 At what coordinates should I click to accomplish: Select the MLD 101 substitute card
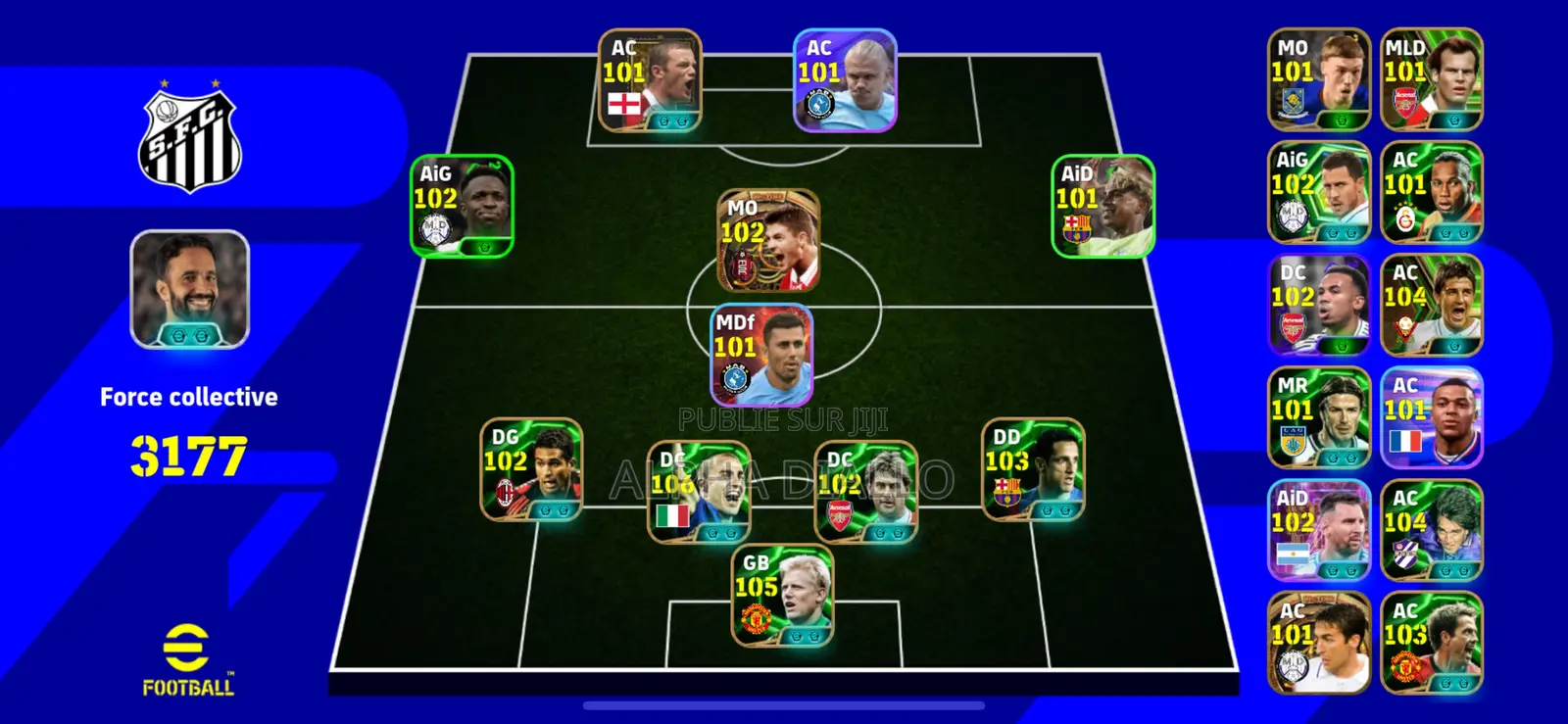[1431, 79]
